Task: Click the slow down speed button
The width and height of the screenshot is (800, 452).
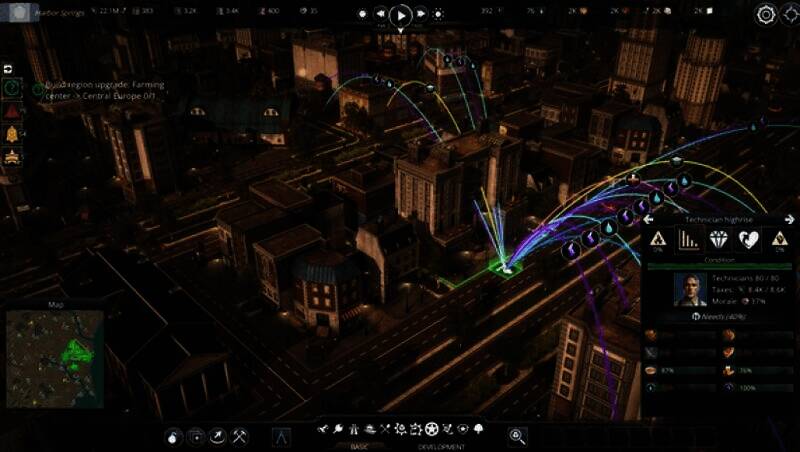Action: (379, 15)
